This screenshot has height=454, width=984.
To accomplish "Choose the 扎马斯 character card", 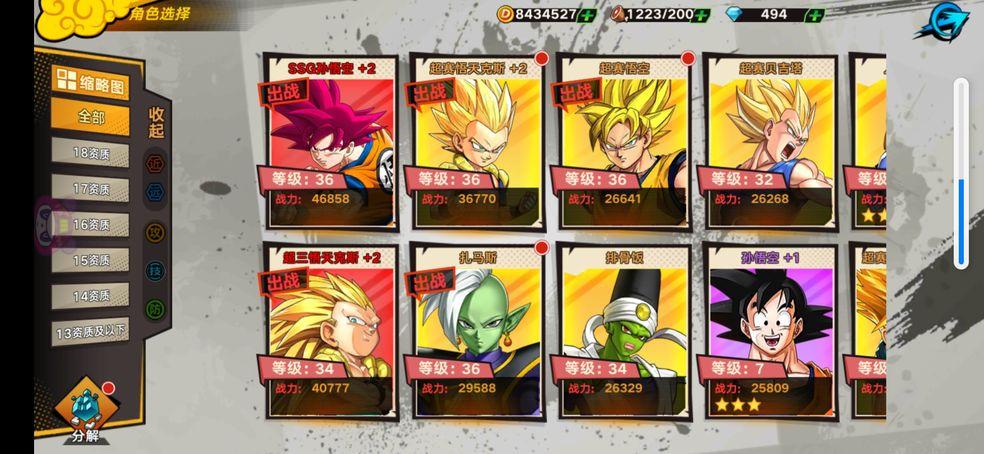I will 476,330.
